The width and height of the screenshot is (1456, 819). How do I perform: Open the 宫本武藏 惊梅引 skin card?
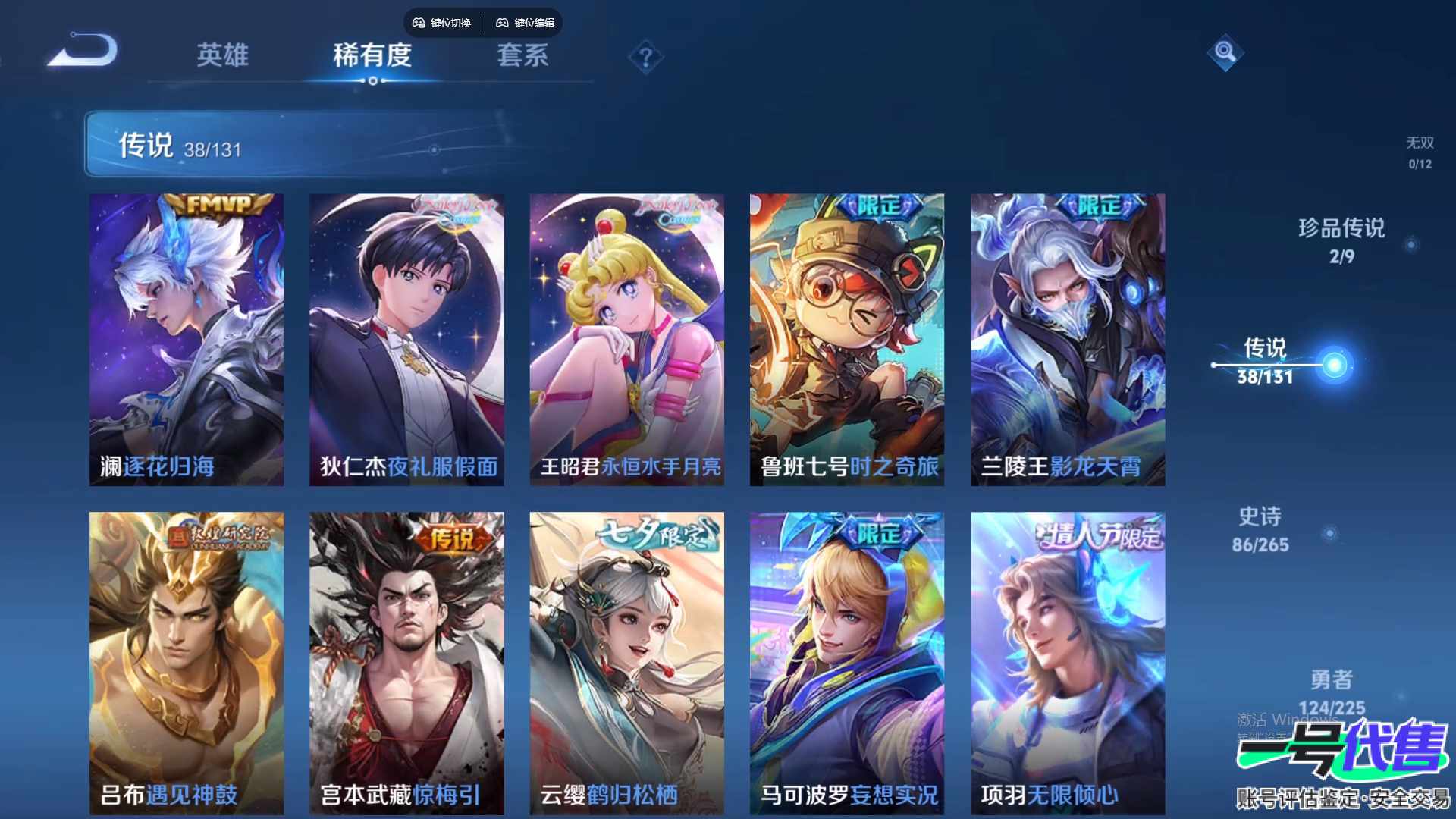[406, 662]
